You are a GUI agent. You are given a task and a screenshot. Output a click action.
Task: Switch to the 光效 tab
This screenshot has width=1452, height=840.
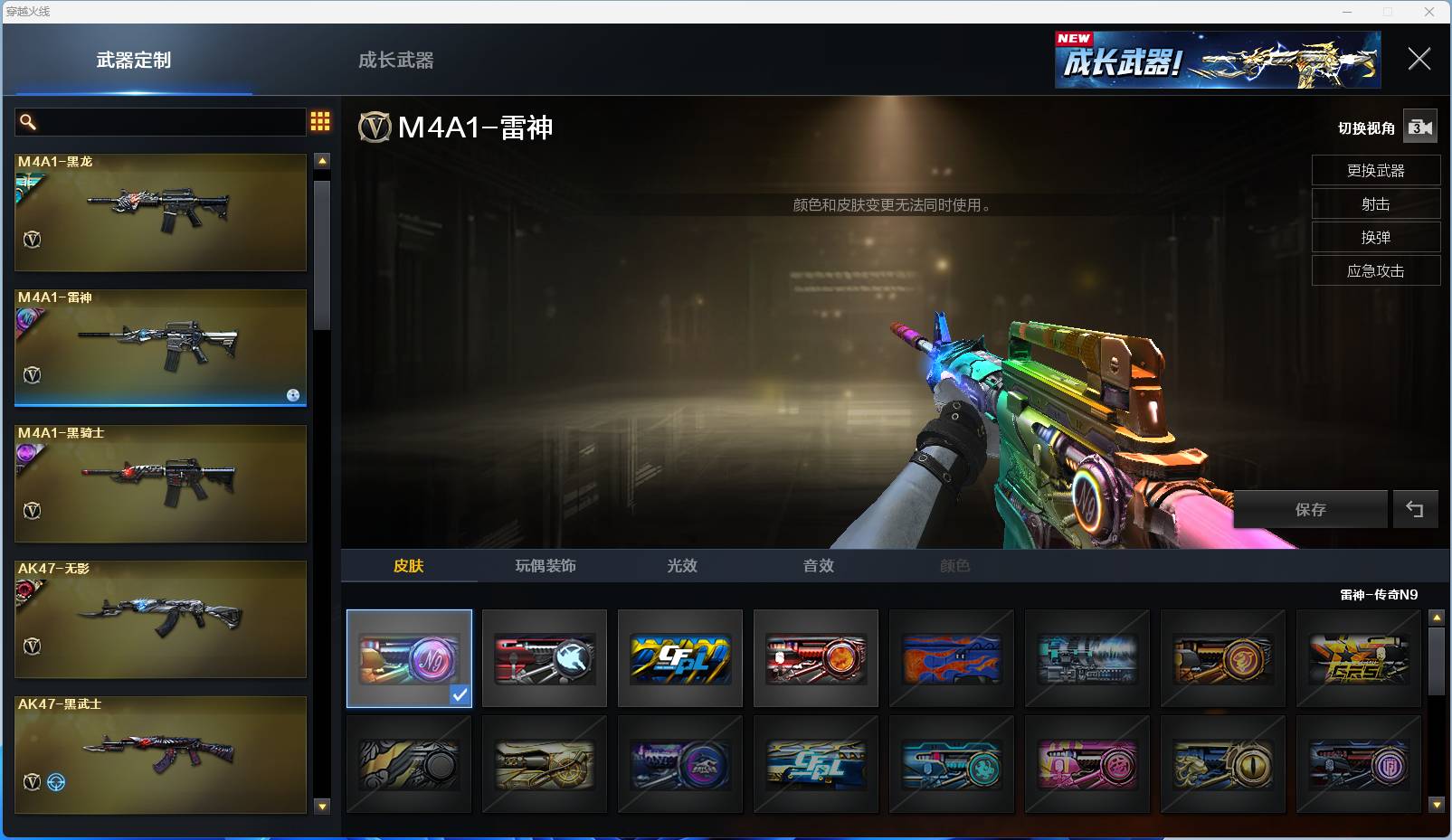pos(682,566)
